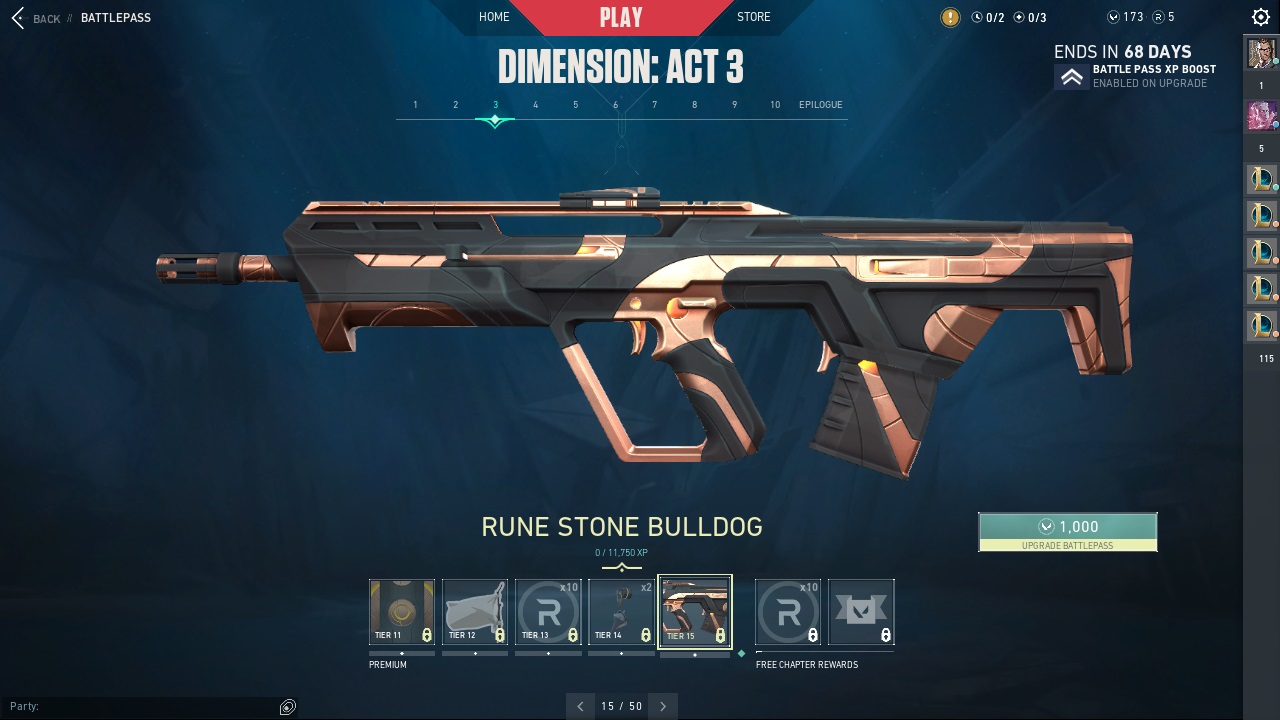Image resolution: width=1280 pixels, height=720 pixels.
Task: Click the Valorant points icon showing 173
Action: [x=1112, y=16]
